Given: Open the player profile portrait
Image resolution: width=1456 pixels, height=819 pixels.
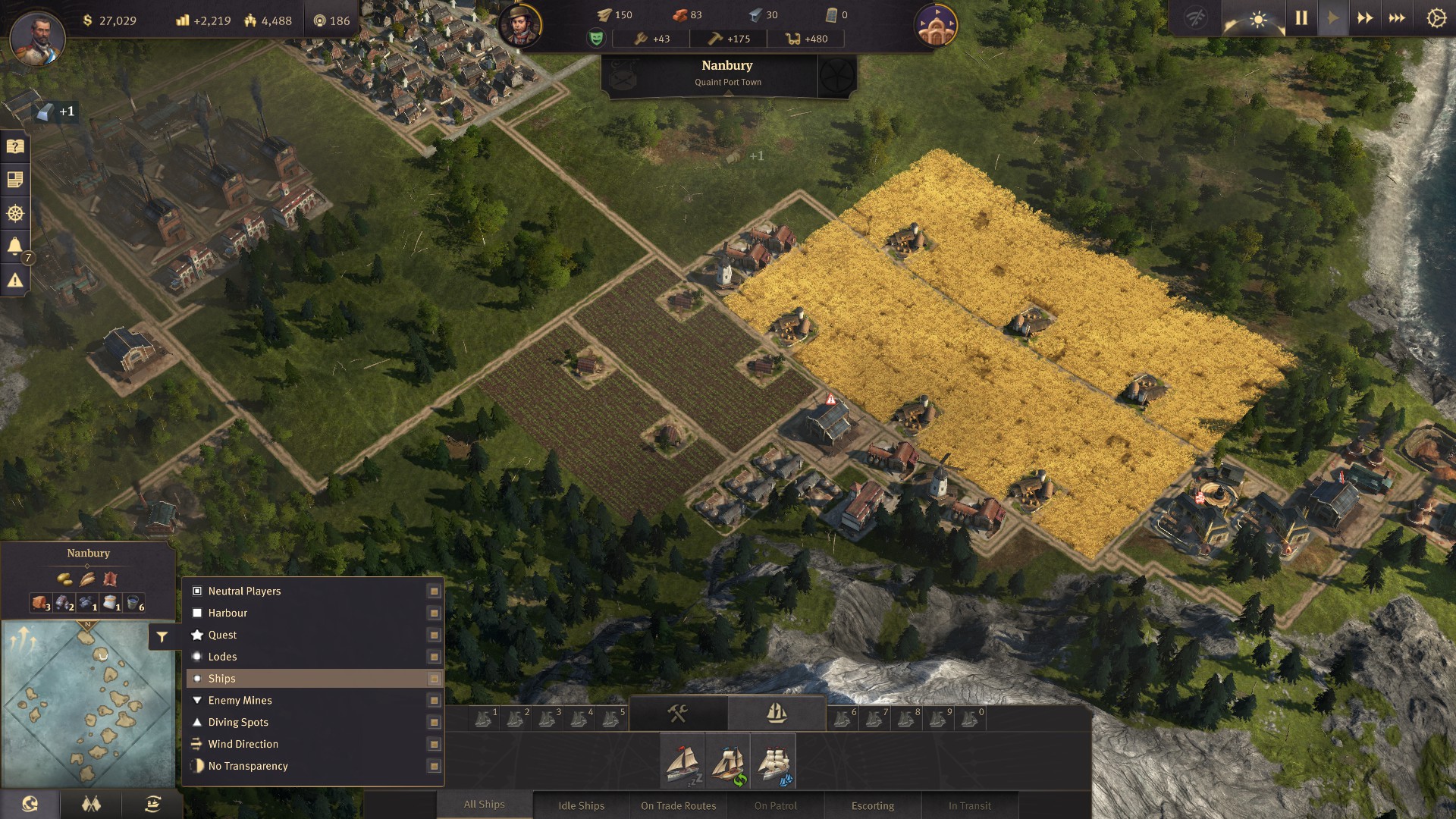Looking at the screenshot, I should (37, 36).
